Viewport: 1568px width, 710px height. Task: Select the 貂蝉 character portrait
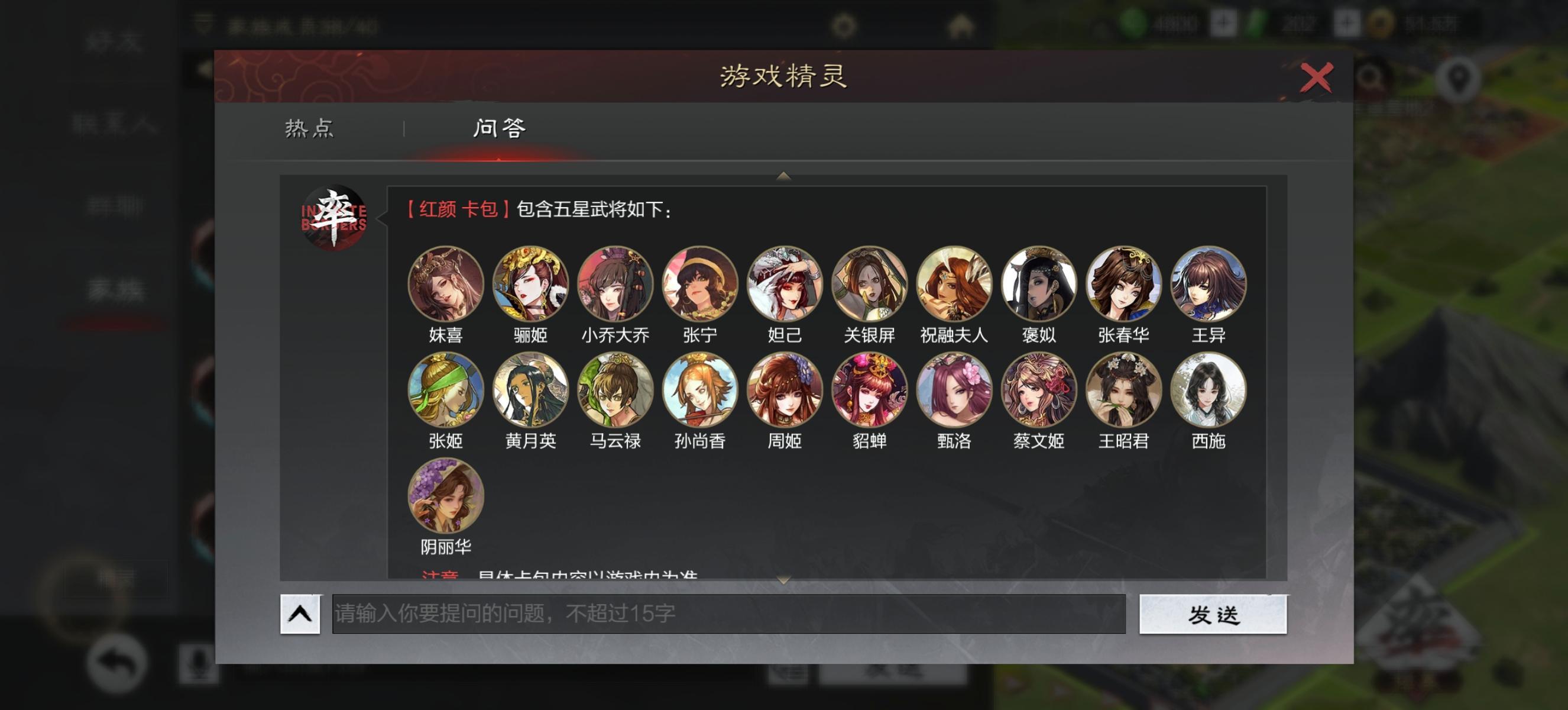[x=869, y=392]
